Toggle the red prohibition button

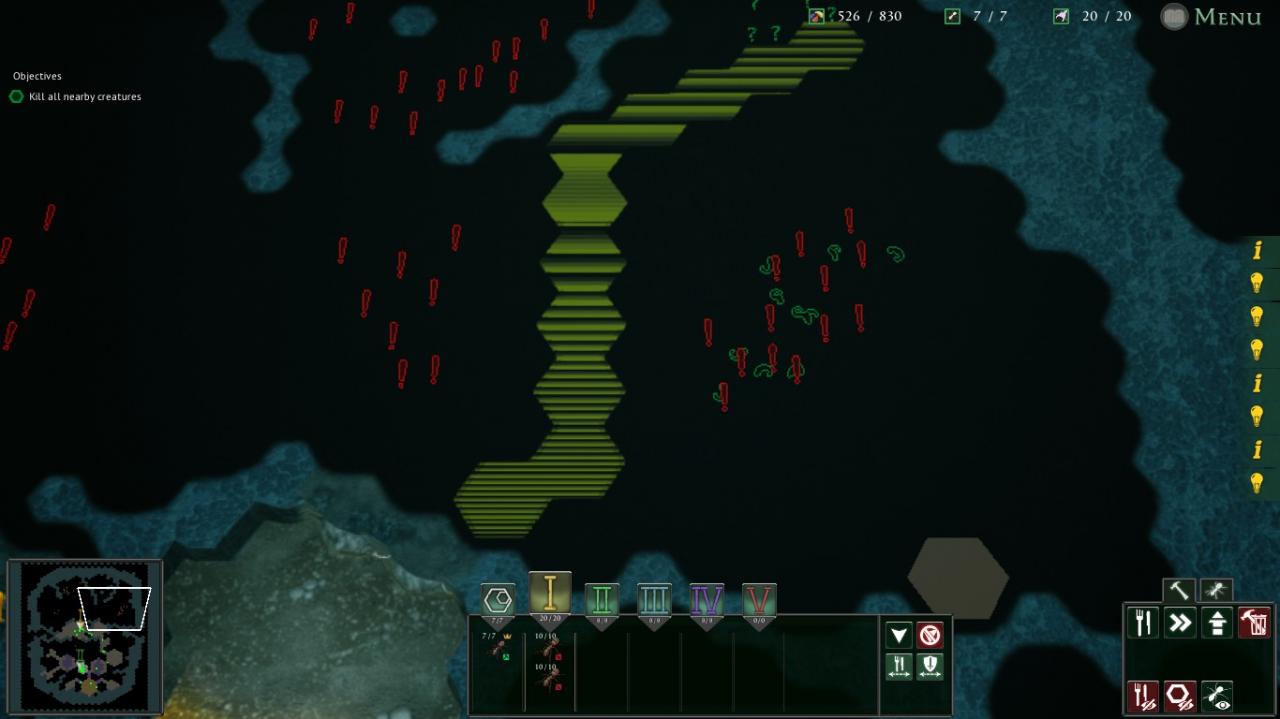930,635
